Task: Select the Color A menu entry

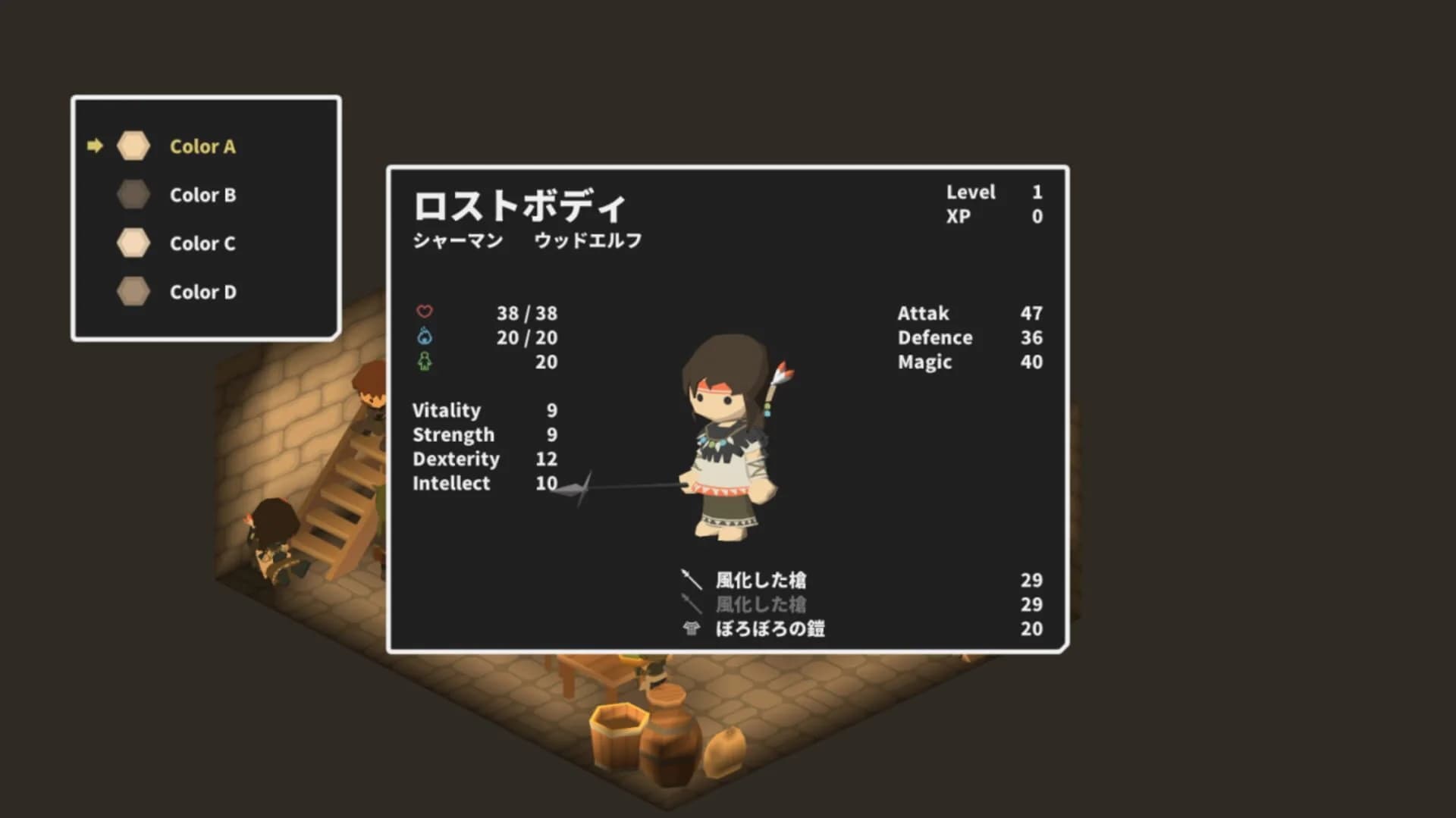Action: [x=202, y=146]
